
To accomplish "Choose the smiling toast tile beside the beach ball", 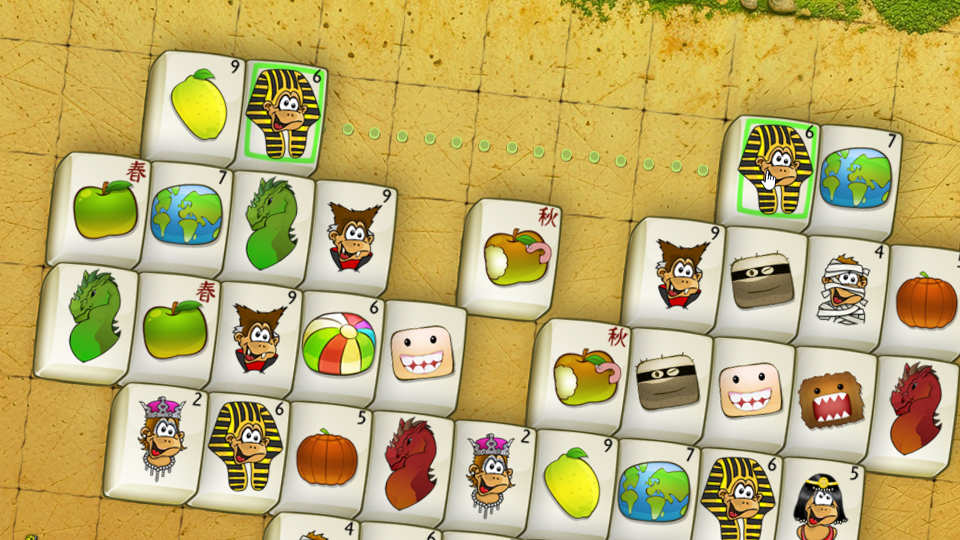I will [417, 351].
